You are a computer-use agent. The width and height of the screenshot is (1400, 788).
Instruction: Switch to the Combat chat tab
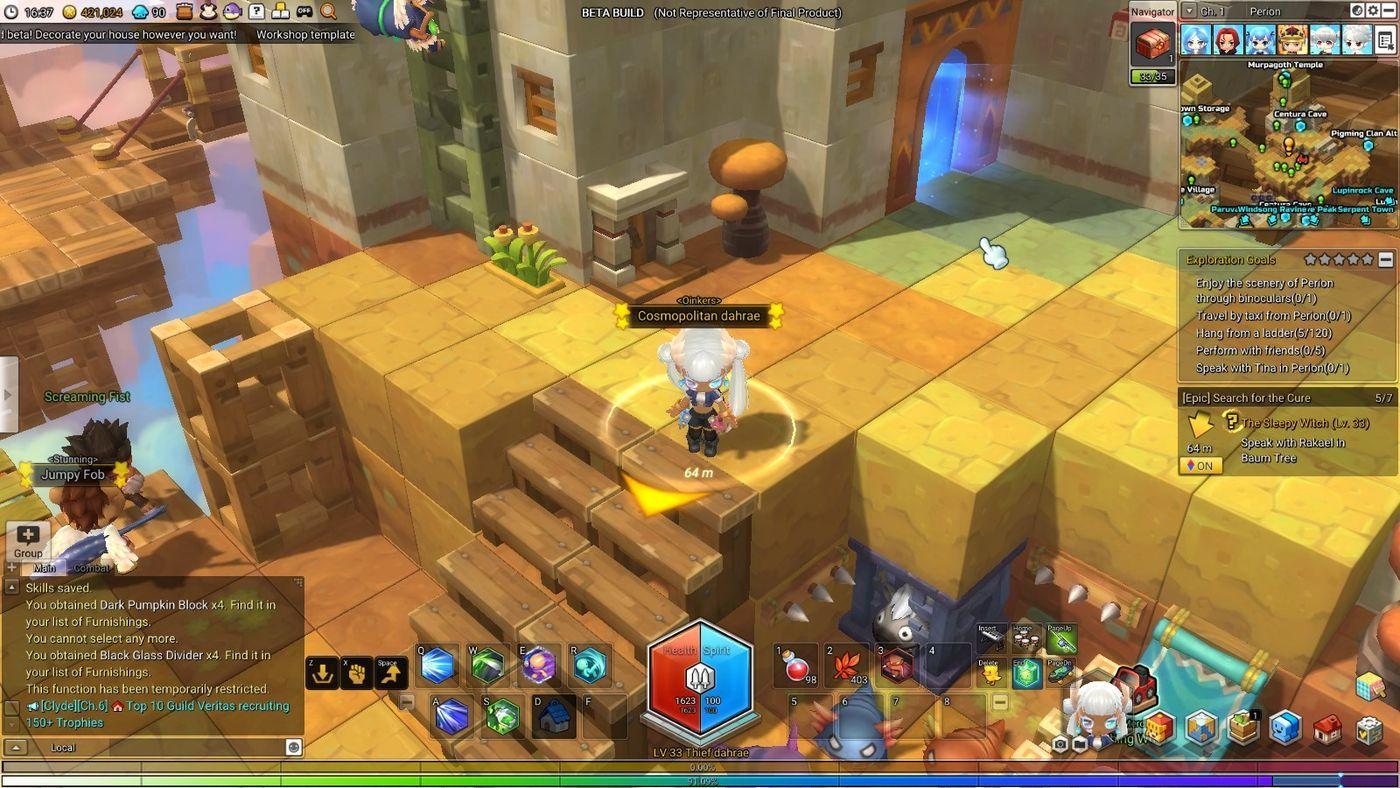pos(92,567)
